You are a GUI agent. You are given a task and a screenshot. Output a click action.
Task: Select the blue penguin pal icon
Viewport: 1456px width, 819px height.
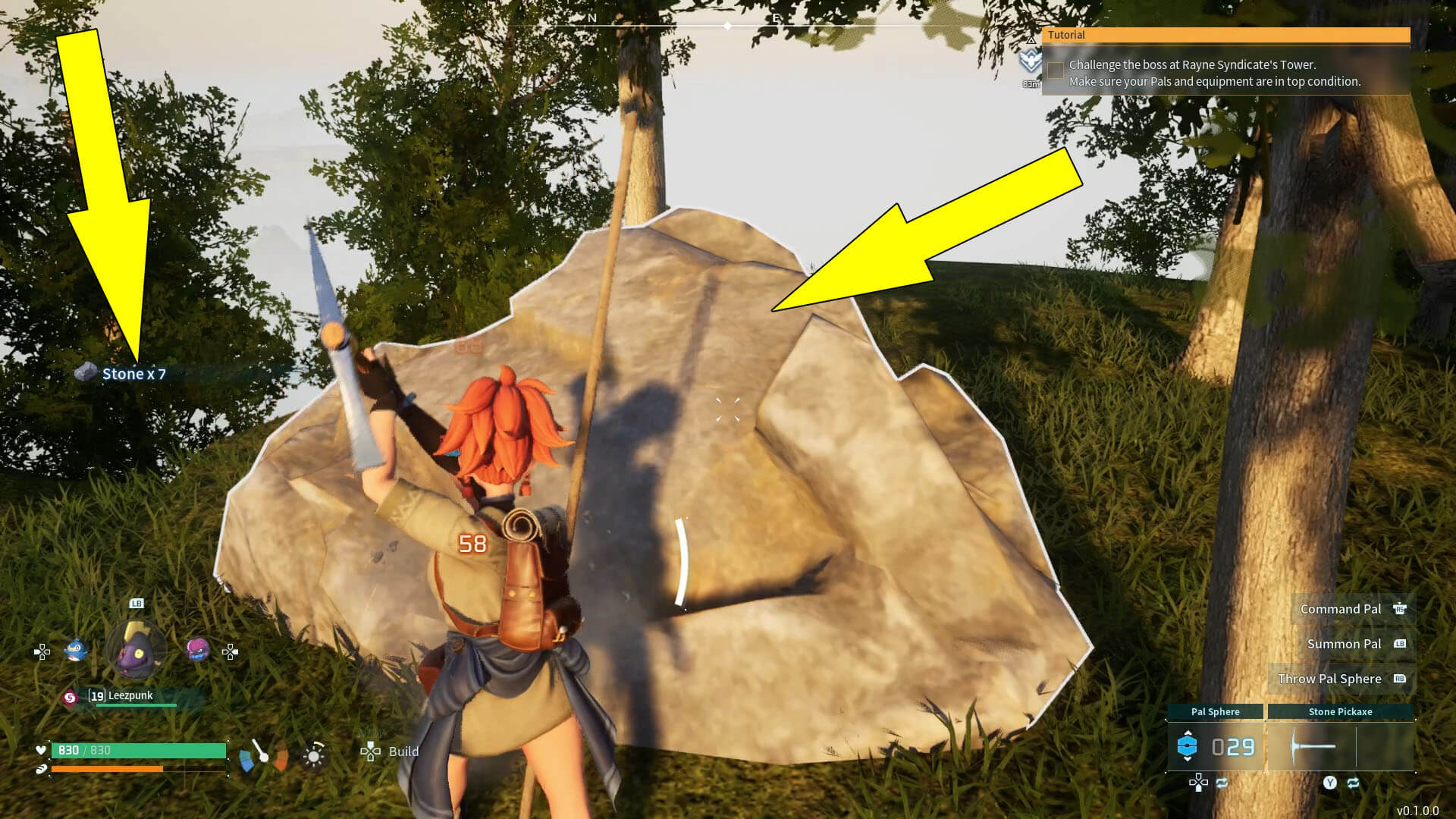[75, 651]
